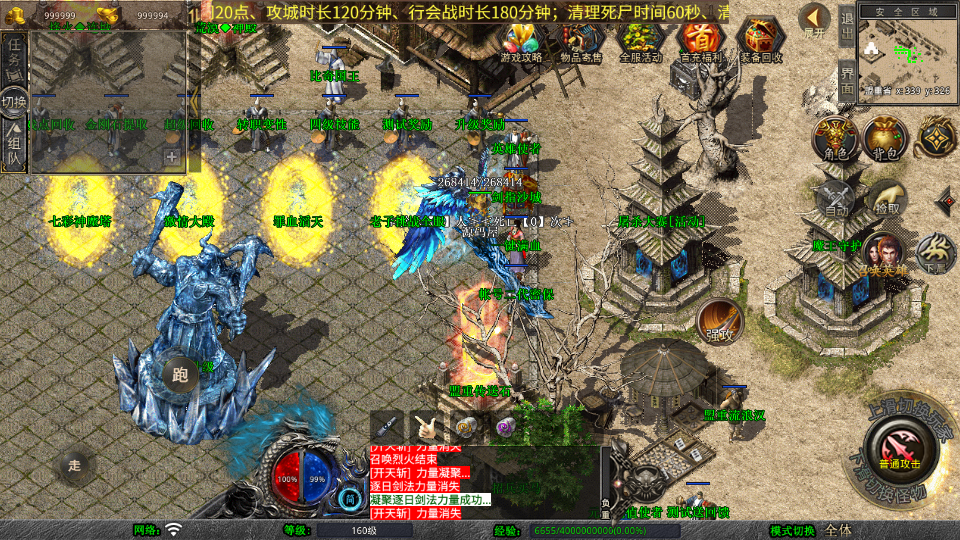960x540 pixels.
Task: Open the 物品寄售 consignment shop
Action: pyautogui.click(x=581, y=41)
